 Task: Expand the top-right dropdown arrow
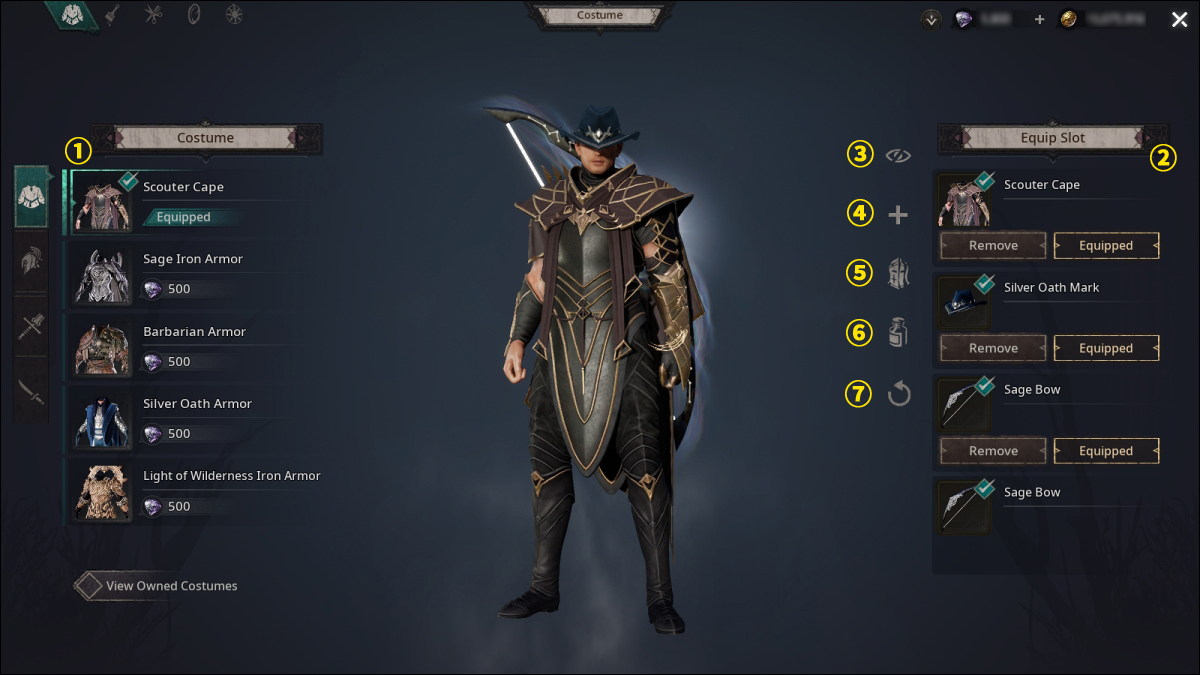932,19
